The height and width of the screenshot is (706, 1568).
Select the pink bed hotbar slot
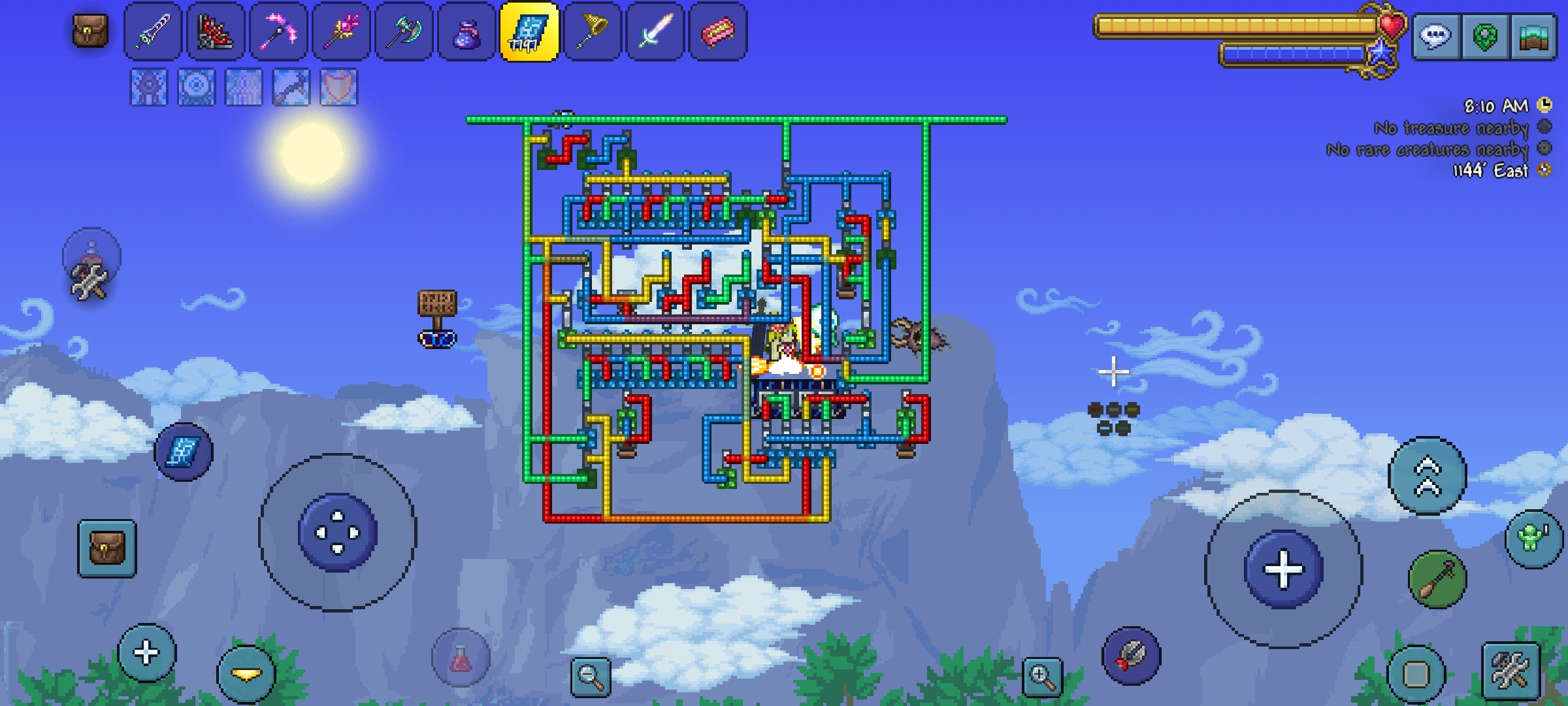pos(717,31)
